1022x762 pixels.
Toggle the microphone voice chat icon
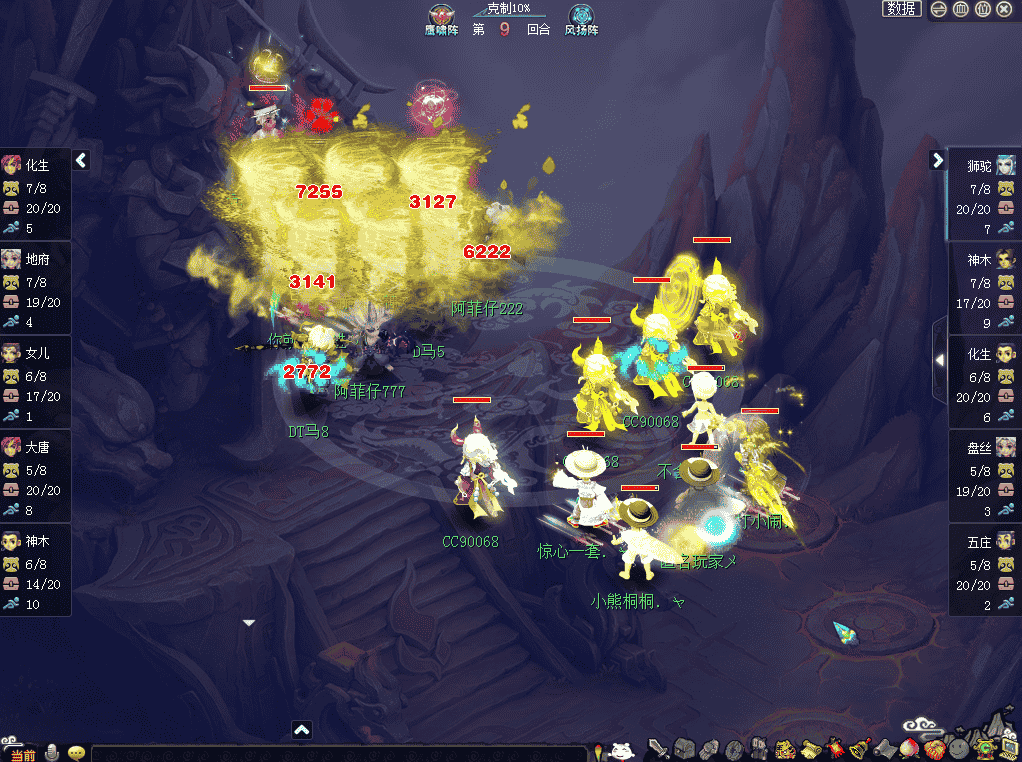coord(52,752)
